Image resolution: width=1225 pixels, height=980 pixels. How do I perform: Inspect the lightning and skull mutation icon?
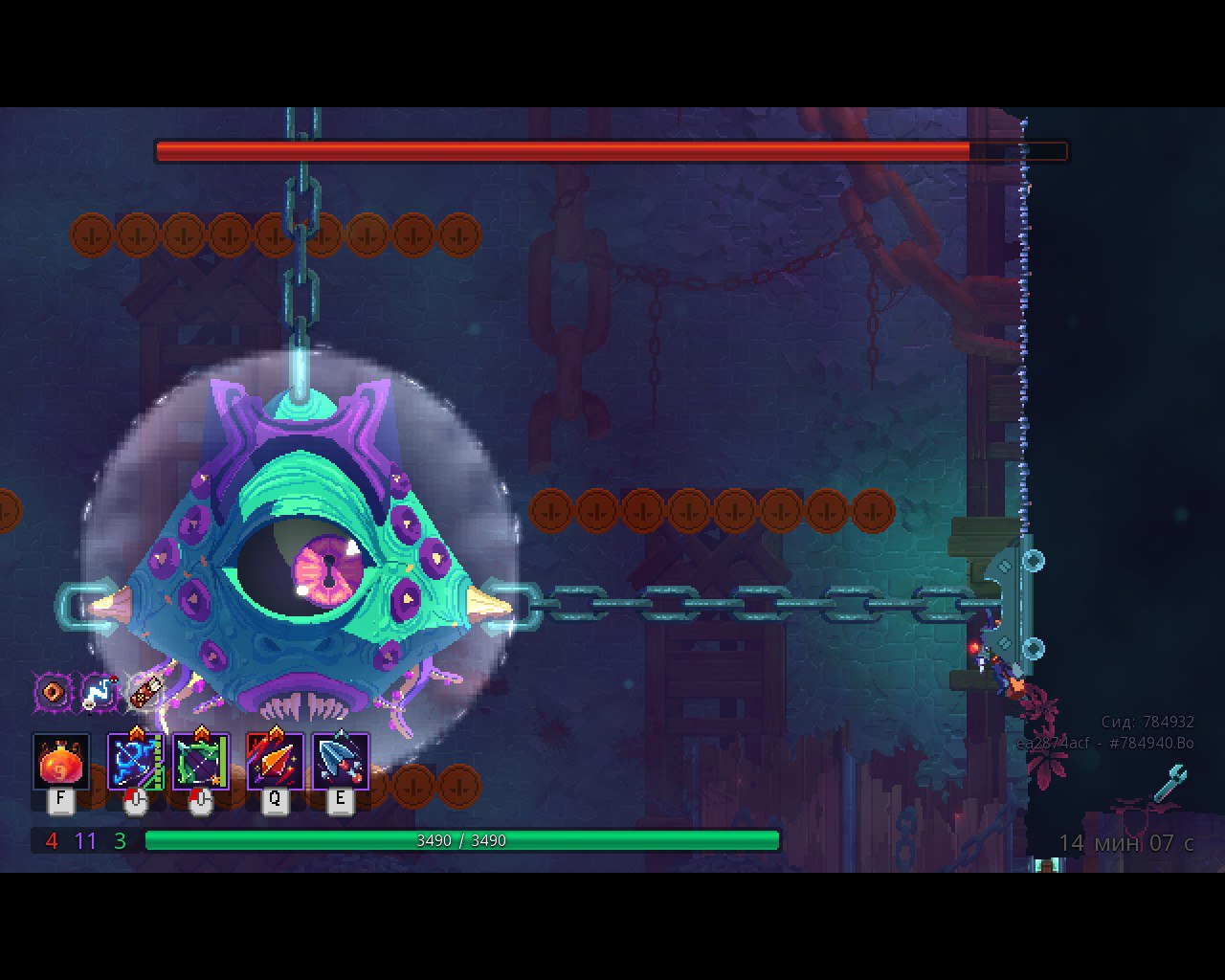99,692
